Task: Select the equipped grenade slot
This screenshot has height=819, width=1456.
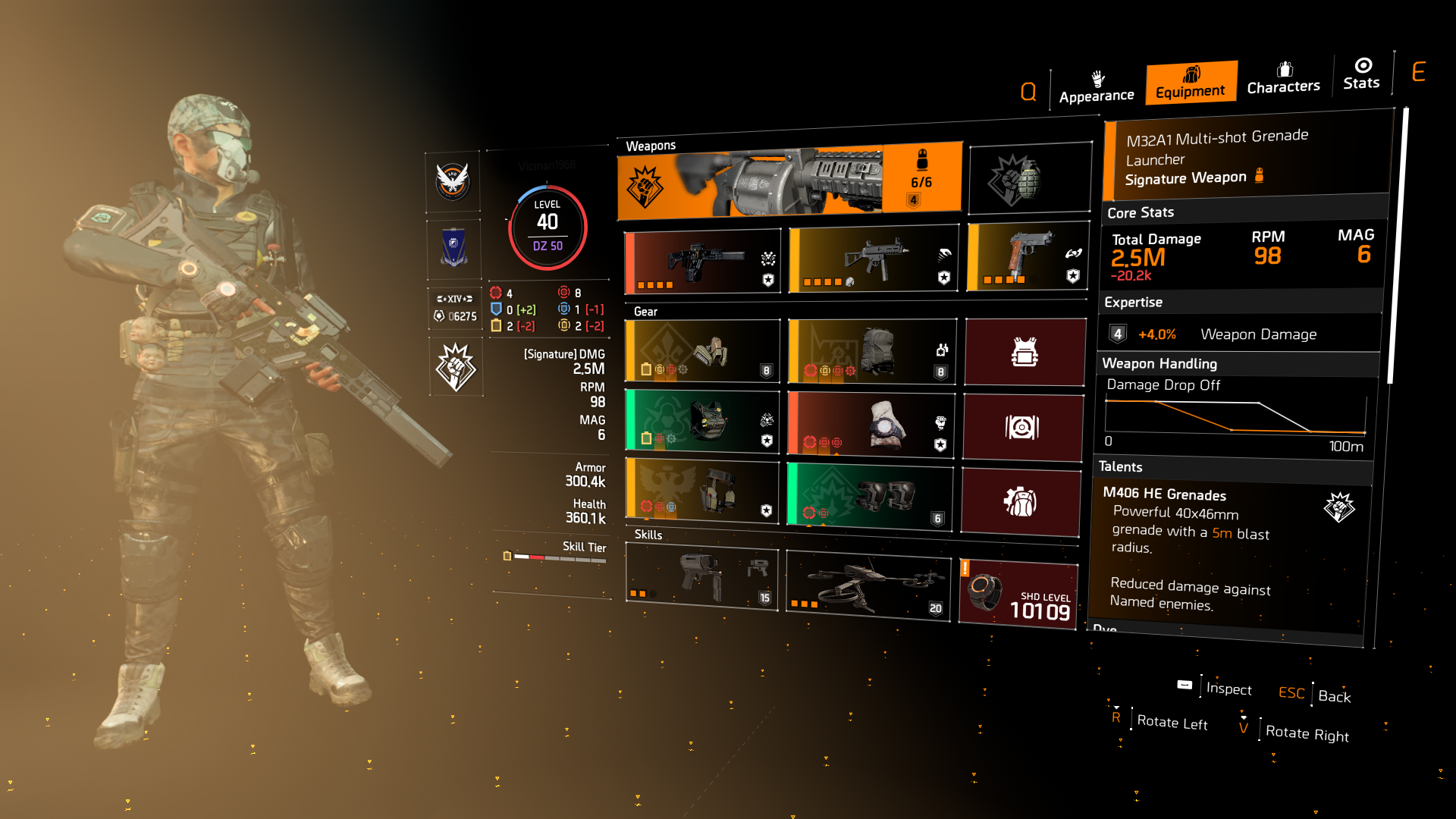Action: pyautogui.click(x=1029, y=177)
